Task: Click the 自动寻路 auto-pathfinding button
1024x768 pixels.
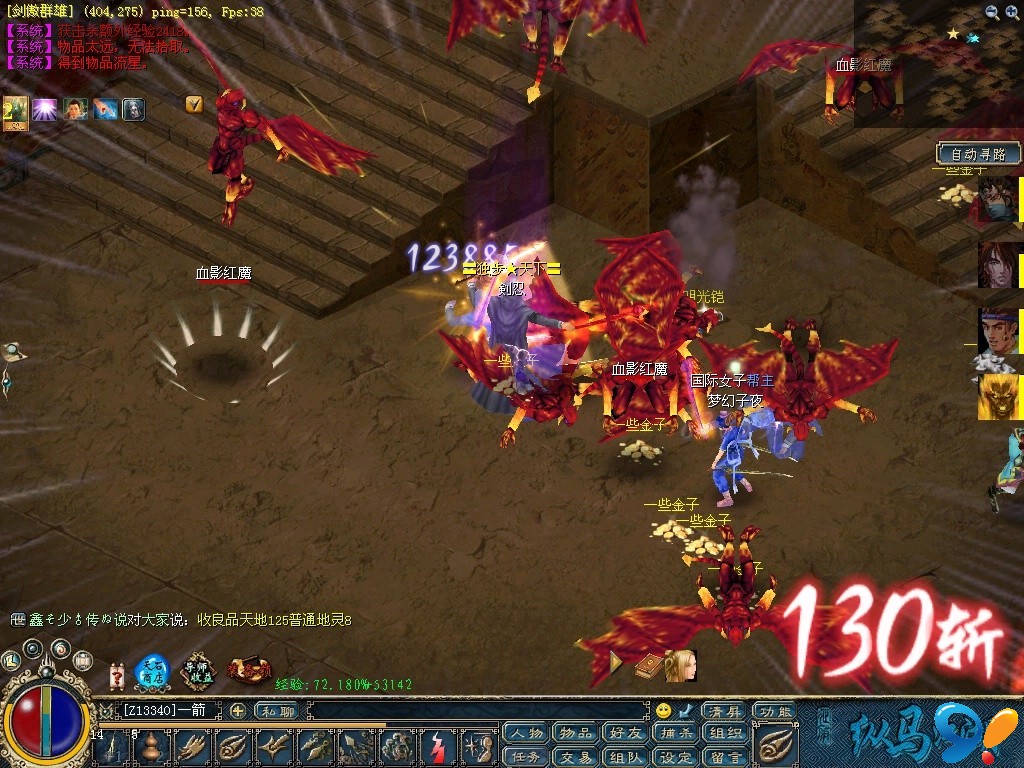Action: (979, 154)
